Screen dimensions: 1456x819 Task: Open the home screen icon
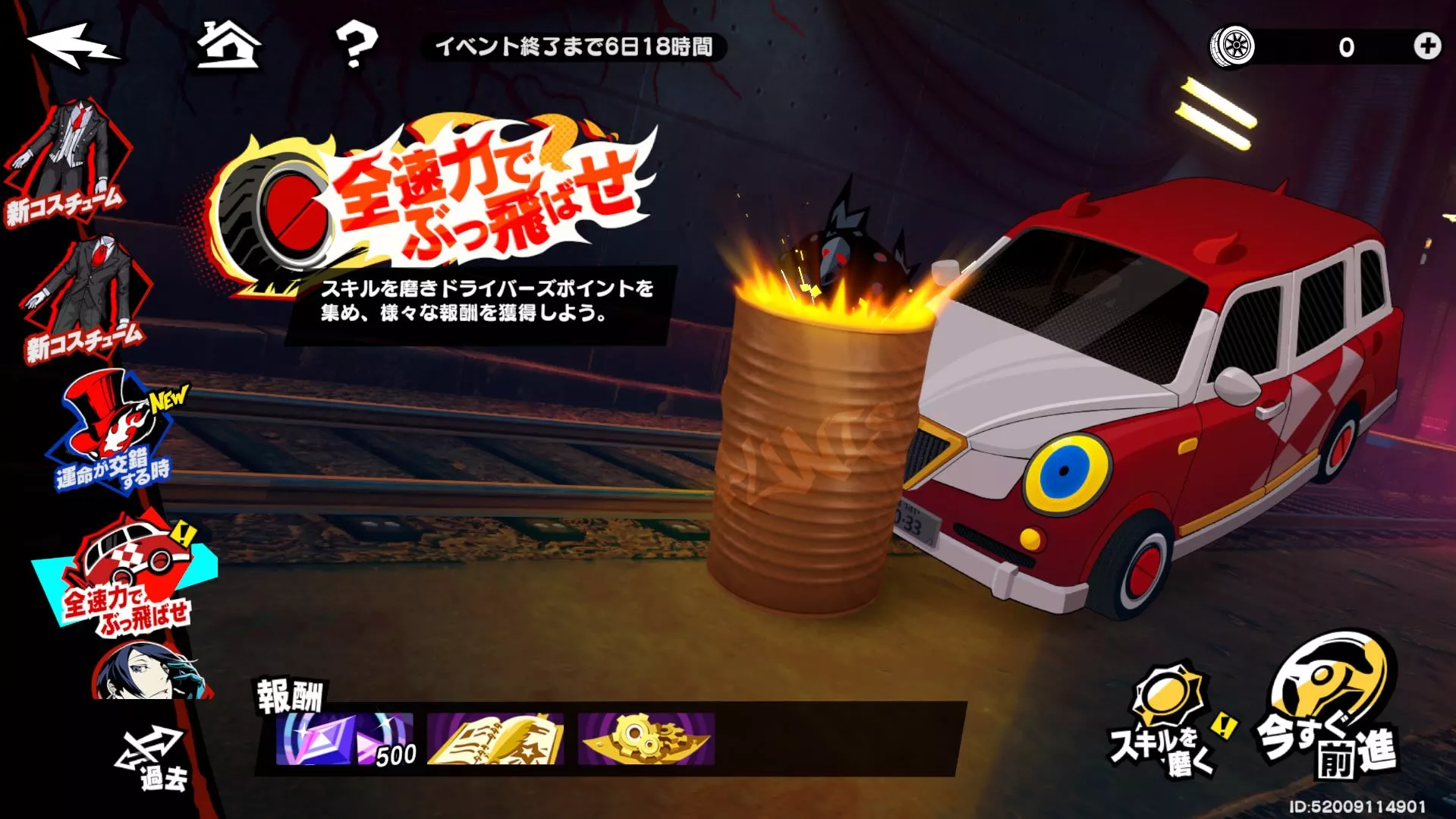[229, 46]
